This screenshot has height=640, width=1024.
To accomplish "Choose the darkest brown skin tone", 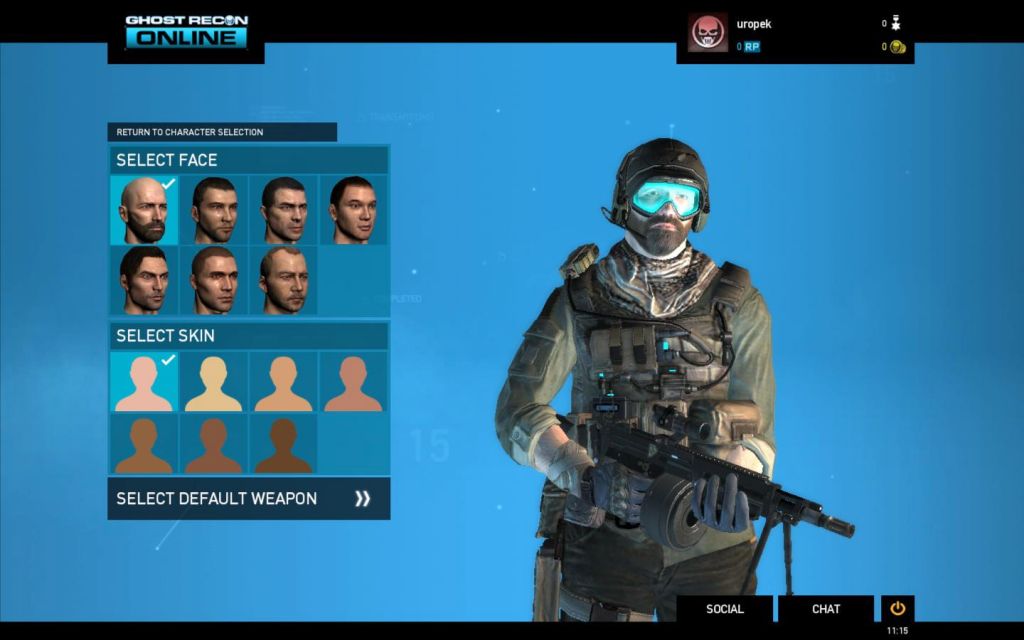I will (x=283, y=444).
